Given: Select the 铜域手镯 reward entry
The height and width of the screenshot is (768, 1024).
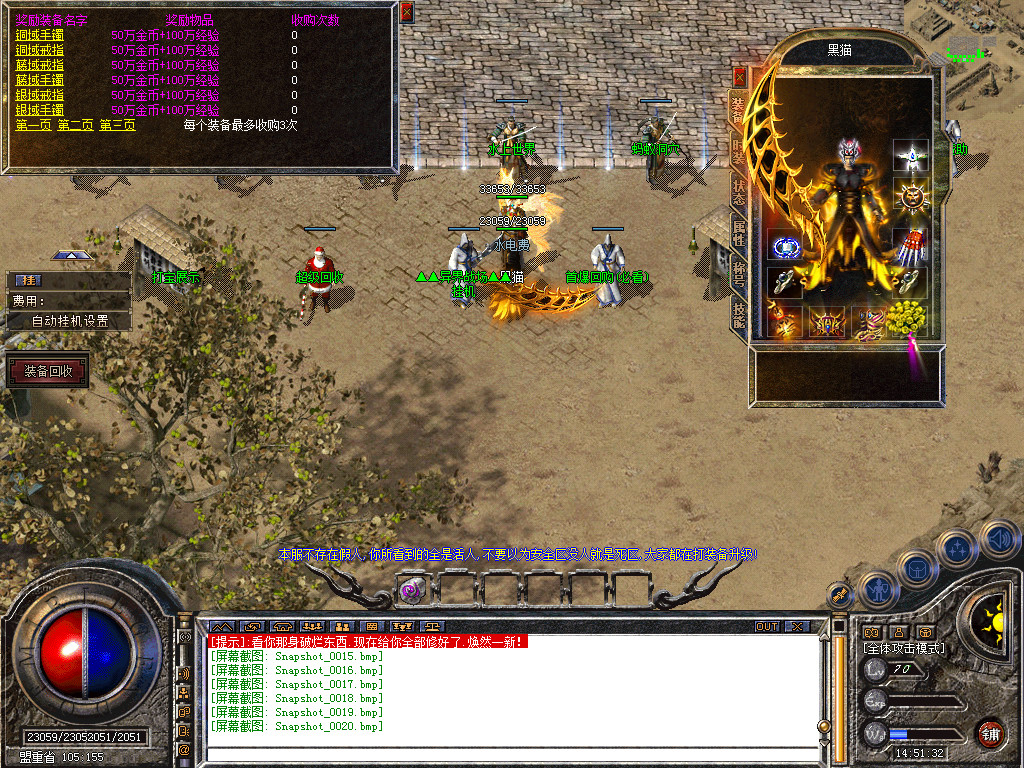Looking at the screenshot, I should [x=37, y=35].
